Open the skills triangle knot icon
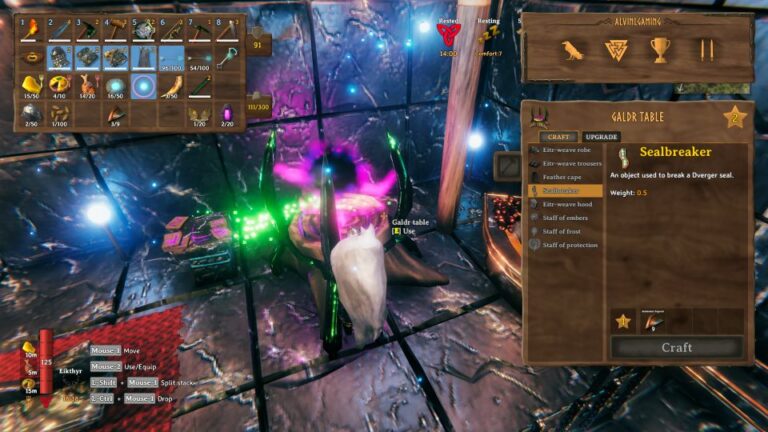The image size is (768, 432). point(617,50)
